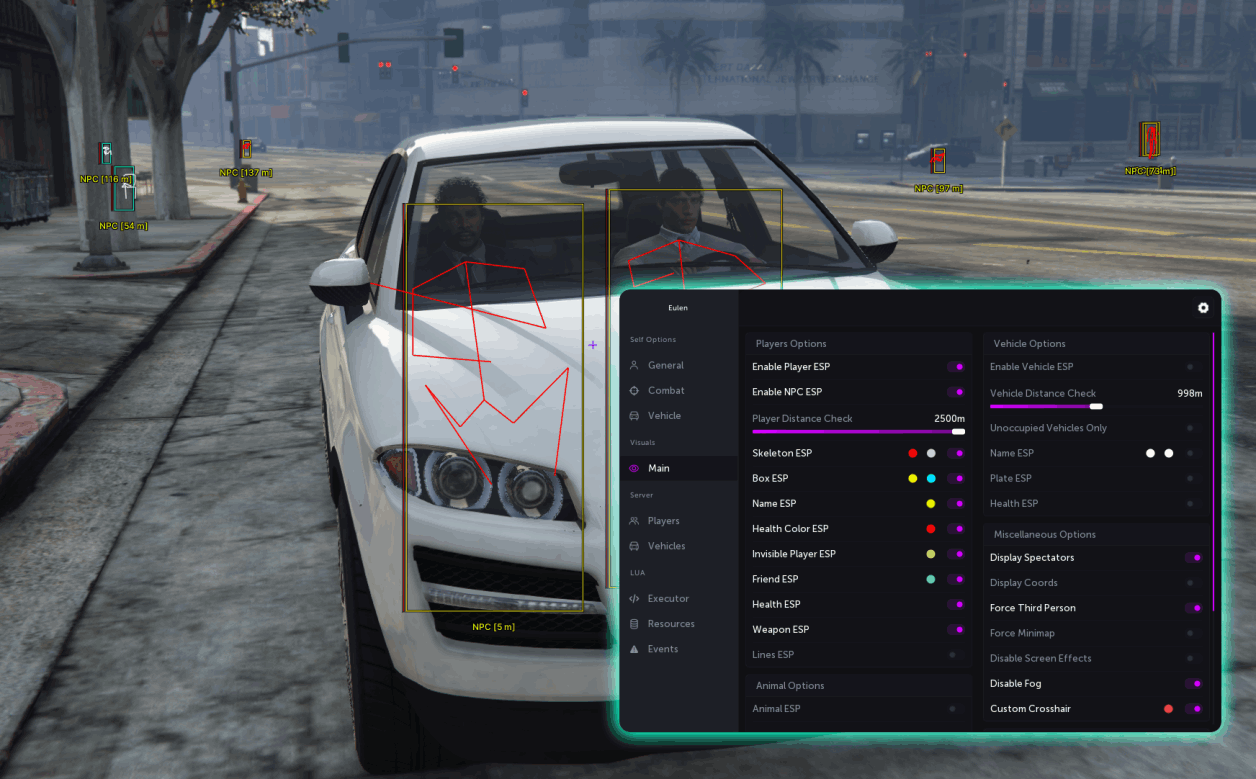Turn on Display Coords
The height and width of the screenshot is (779, 1256).
pyautogui.click(x=1190, y=583)
